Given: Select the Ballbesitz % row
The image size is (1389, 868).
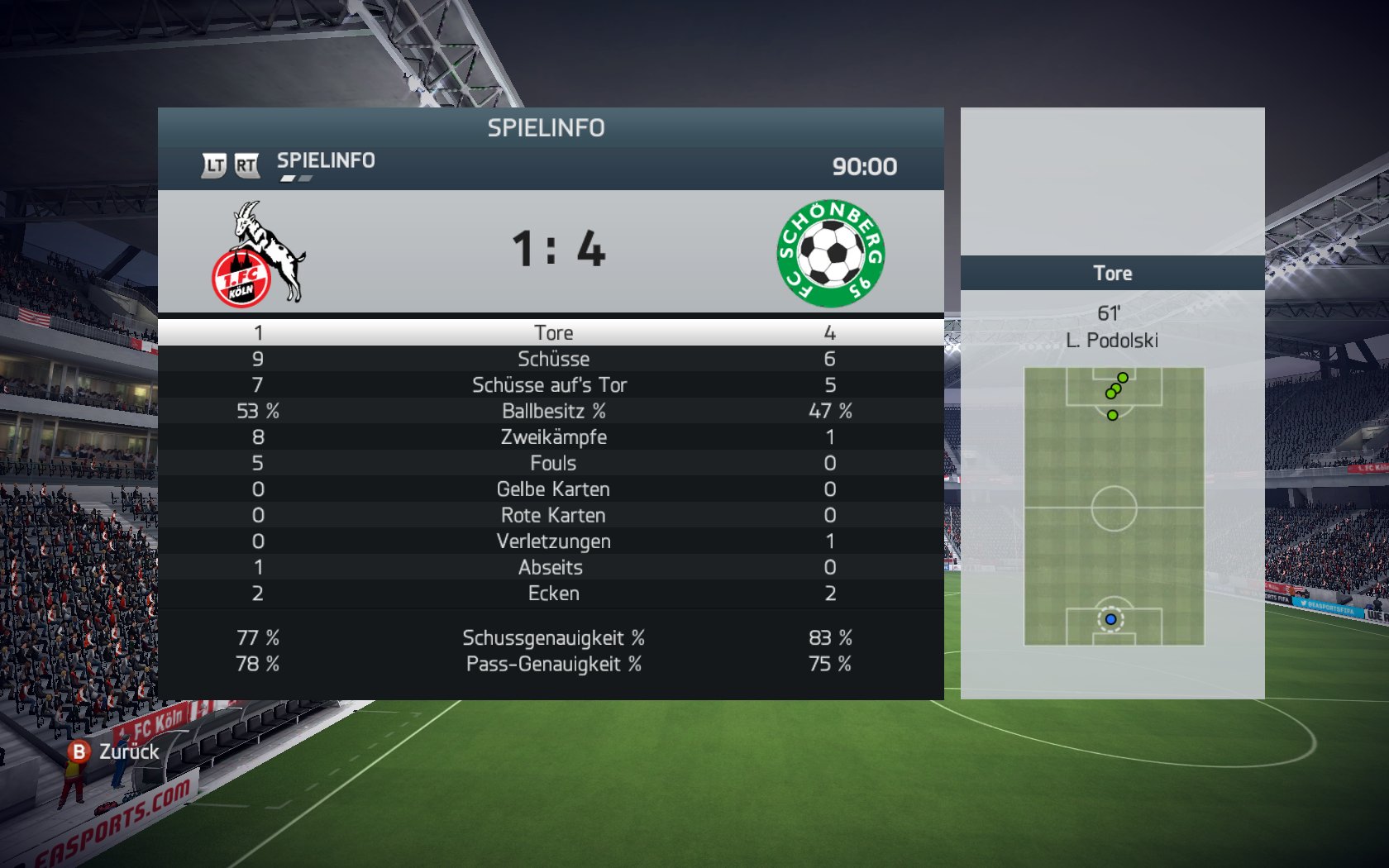Looking at the screenshot, I should coord(552,411).
